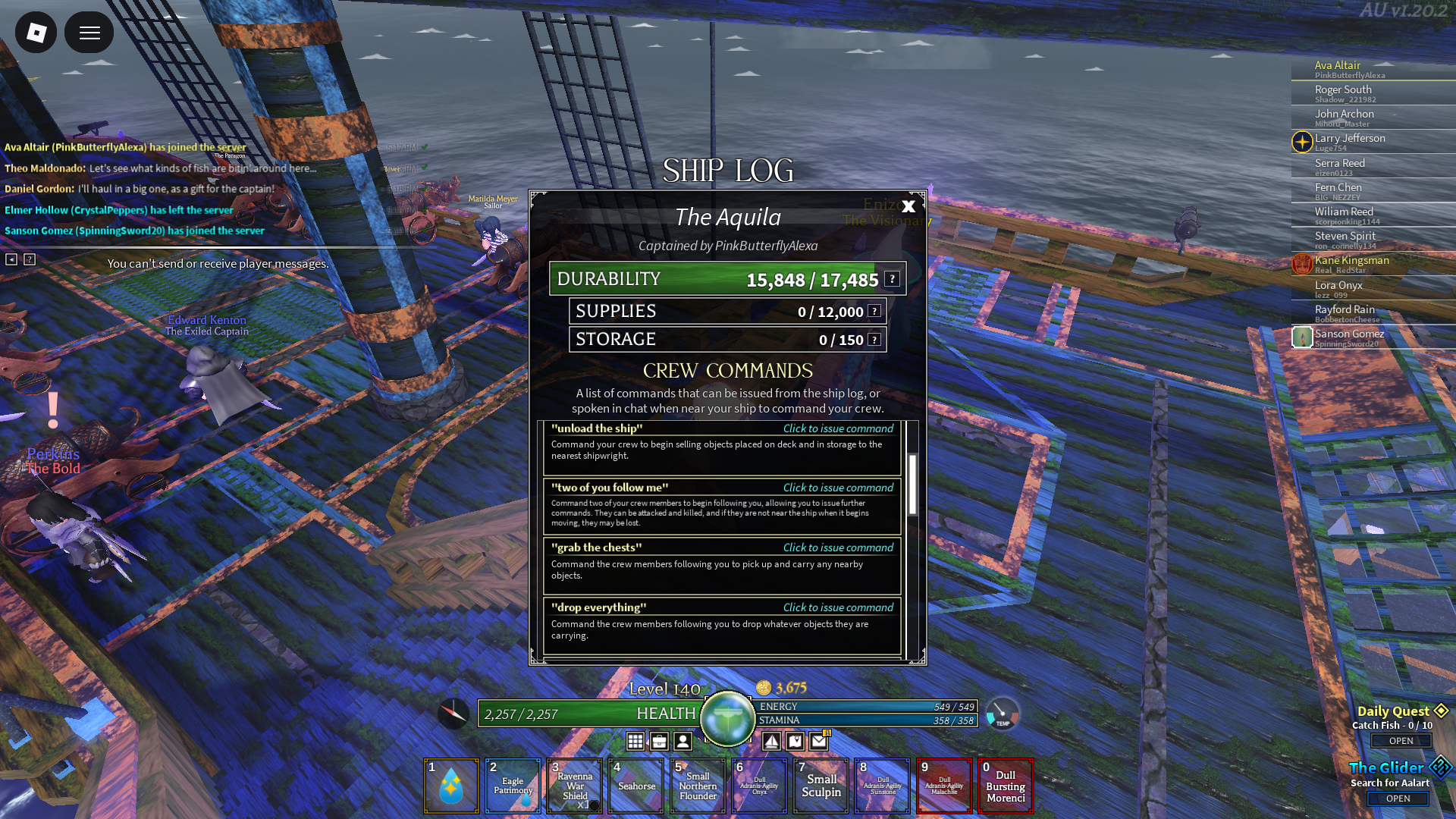Screen dimensions: 1456x819
Task: Issue the "grab the chests" crew command
Action: click(838, 548)
